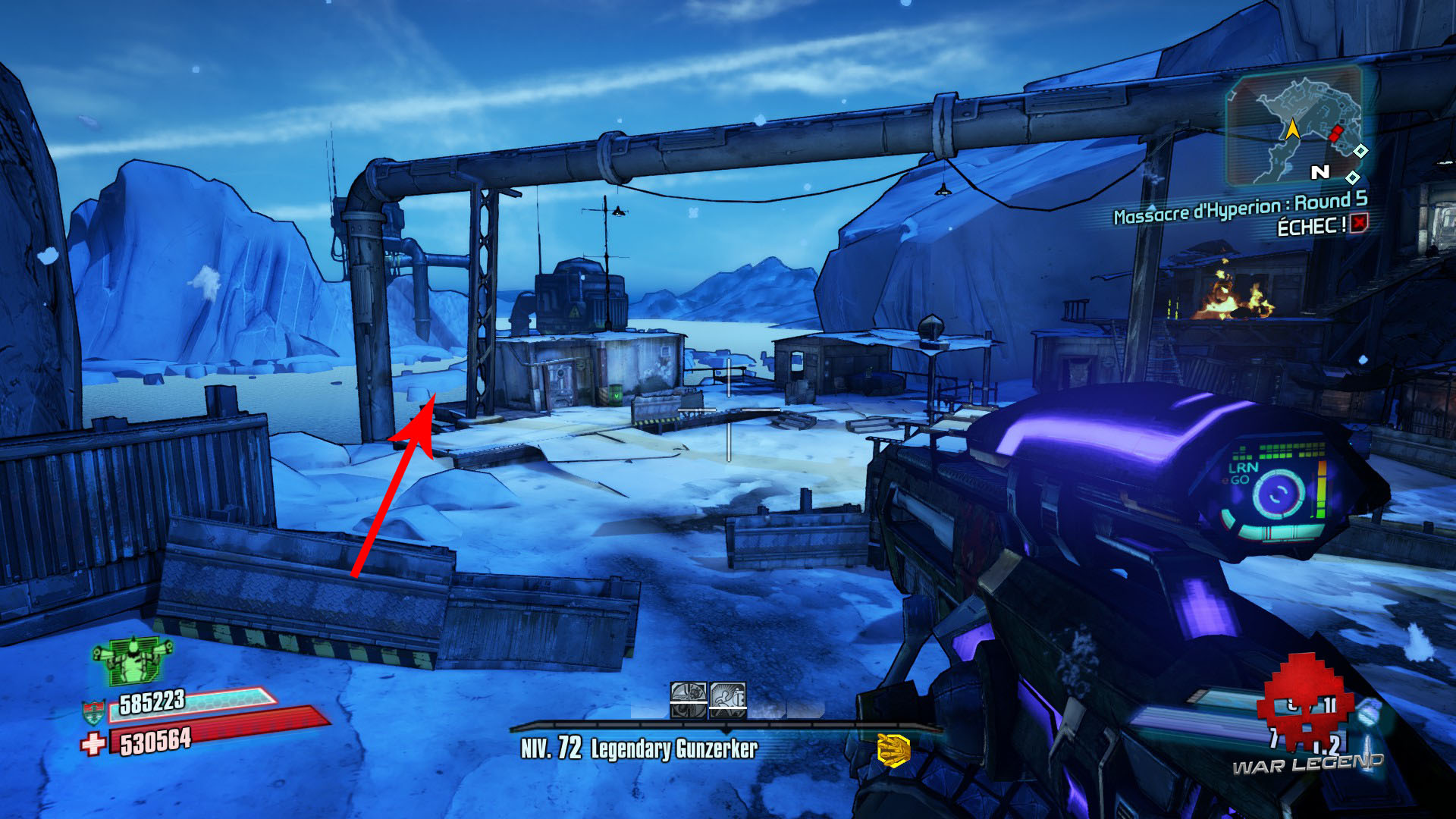This screenshot has height=819, width=1456.
Task: Toggle the upper diamond fast-travel marker on minimap
Action: (1360, 152)
